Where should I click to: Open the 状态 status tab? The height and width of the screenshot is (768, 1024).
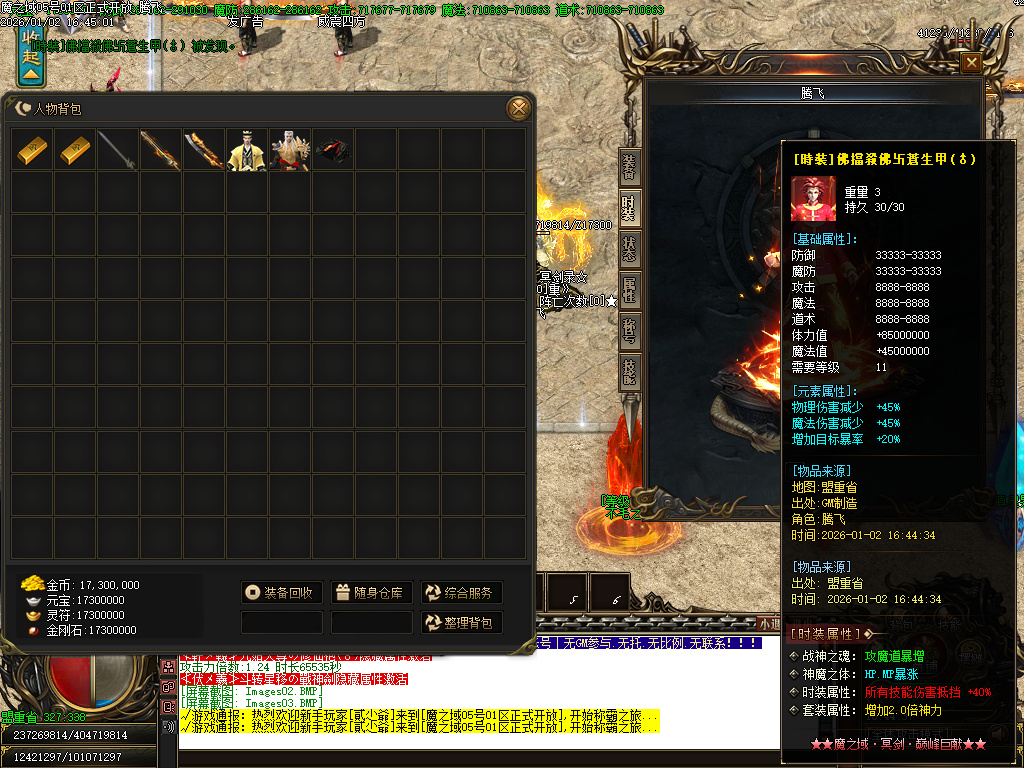coord(628,249)
